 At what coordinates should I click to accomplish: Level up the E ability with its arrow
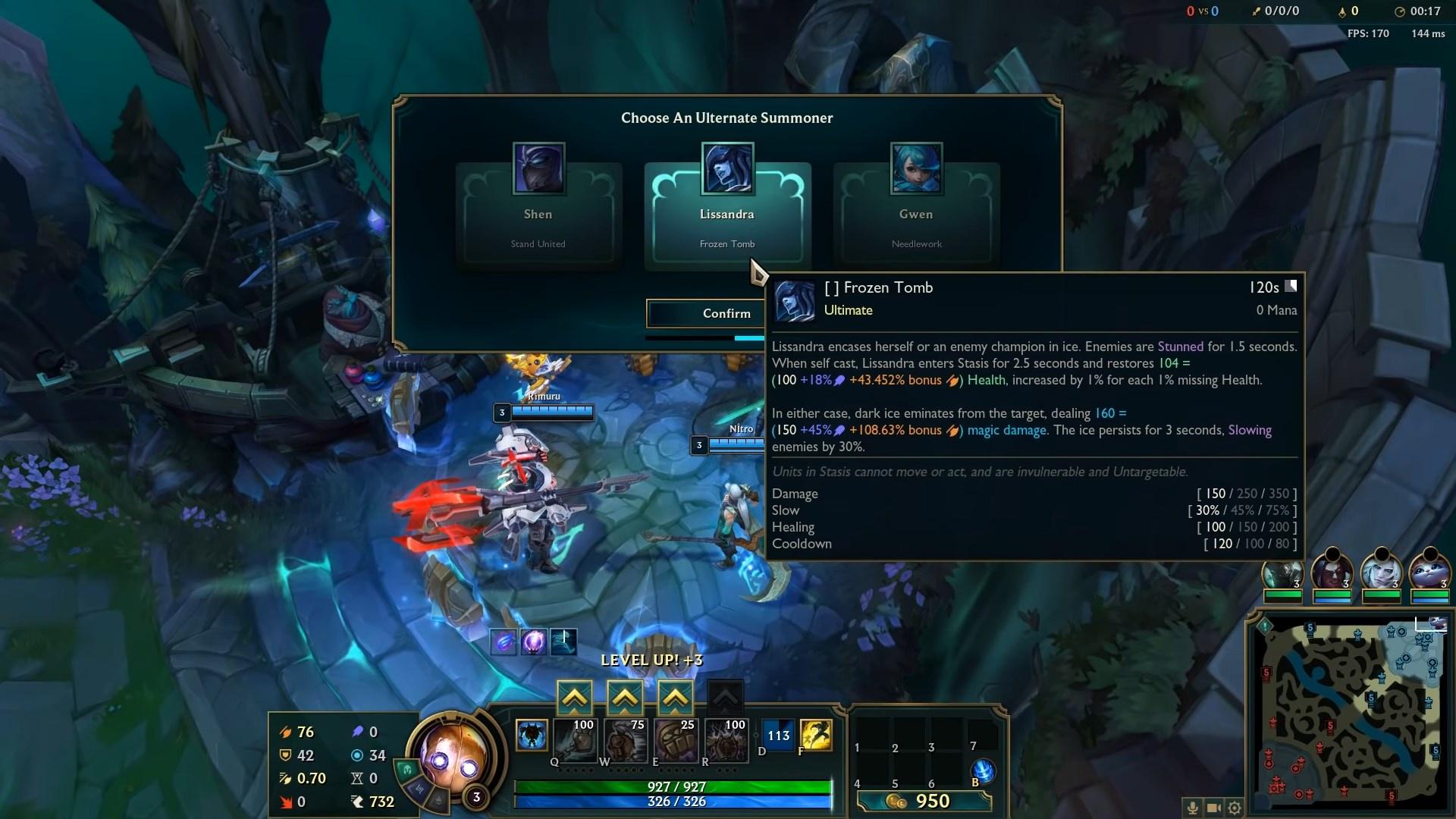(x=675, y=697)
